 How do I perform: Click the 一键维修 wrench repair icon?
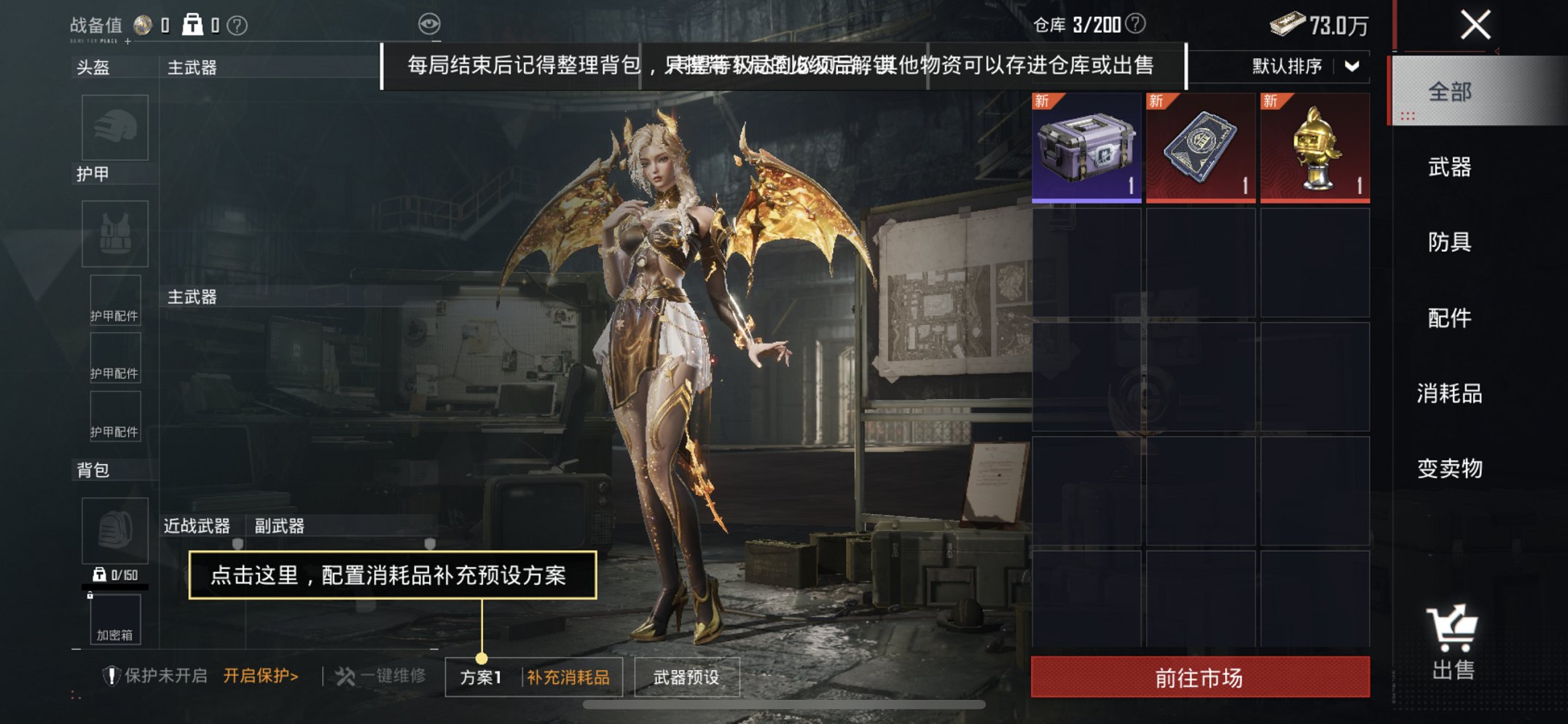[349, 675]
